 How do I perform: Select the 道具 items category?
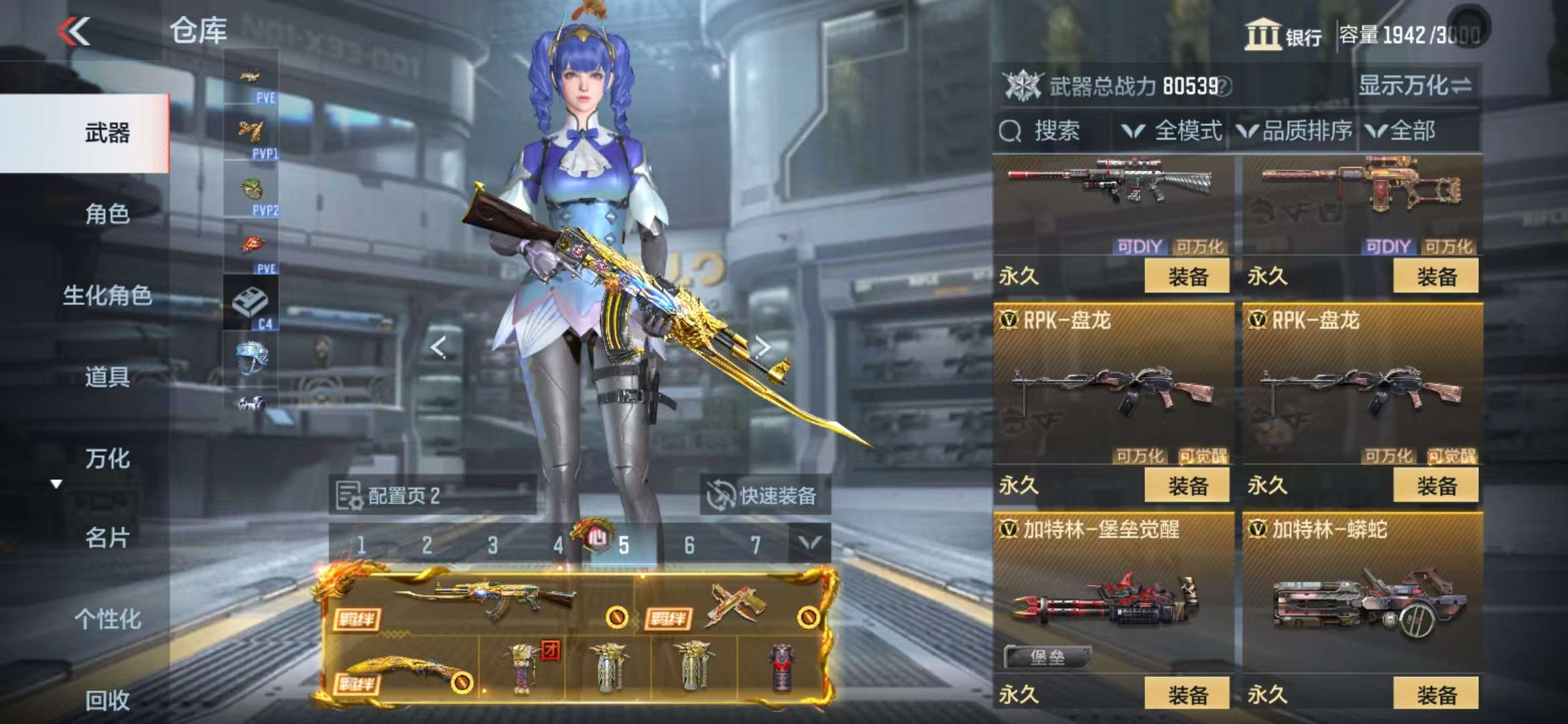point(107,377)
